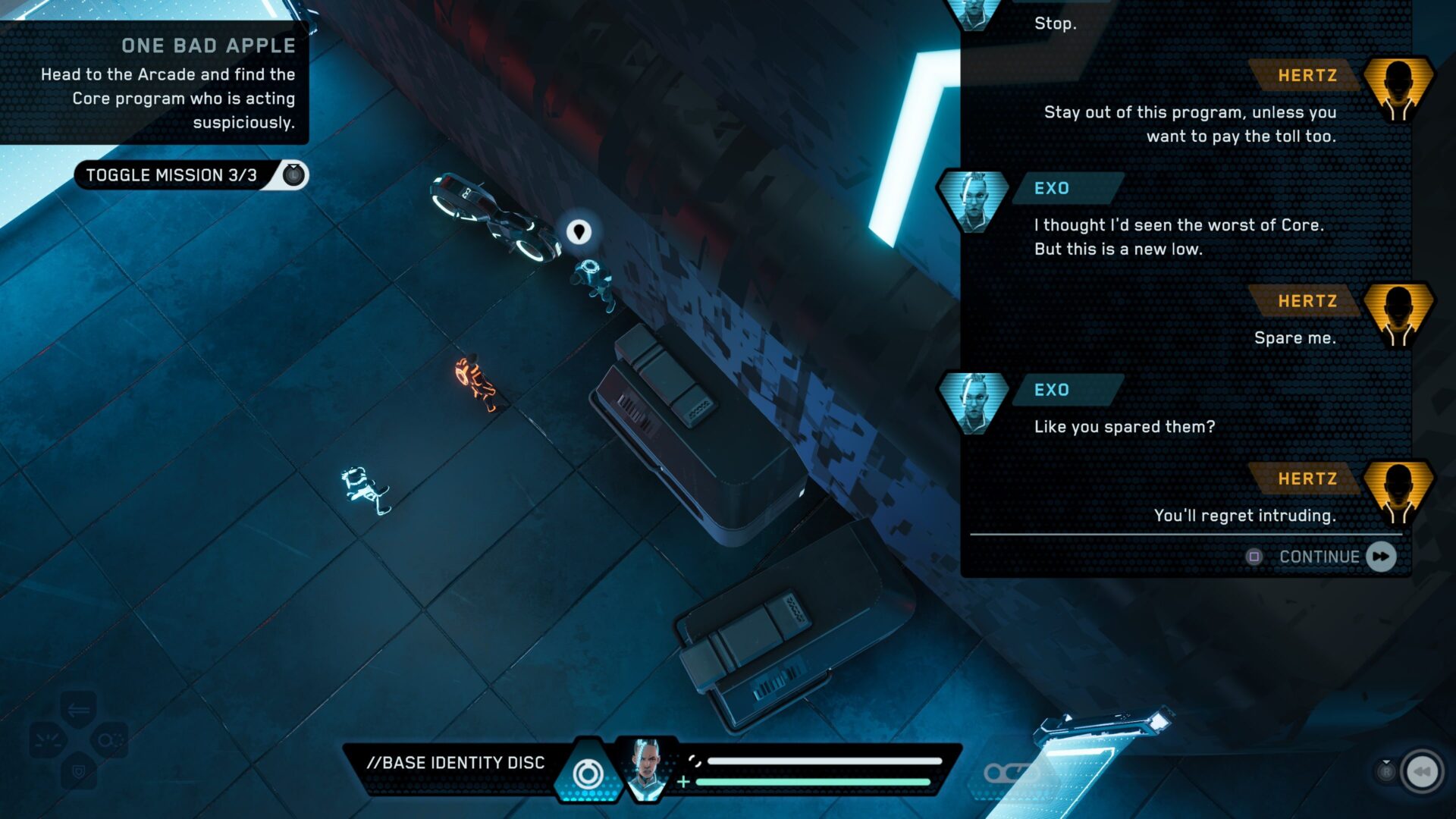Open the disclosure arrow above the R button
Viewport: 1456px width, 819px height.
(x=1386, y=761)
